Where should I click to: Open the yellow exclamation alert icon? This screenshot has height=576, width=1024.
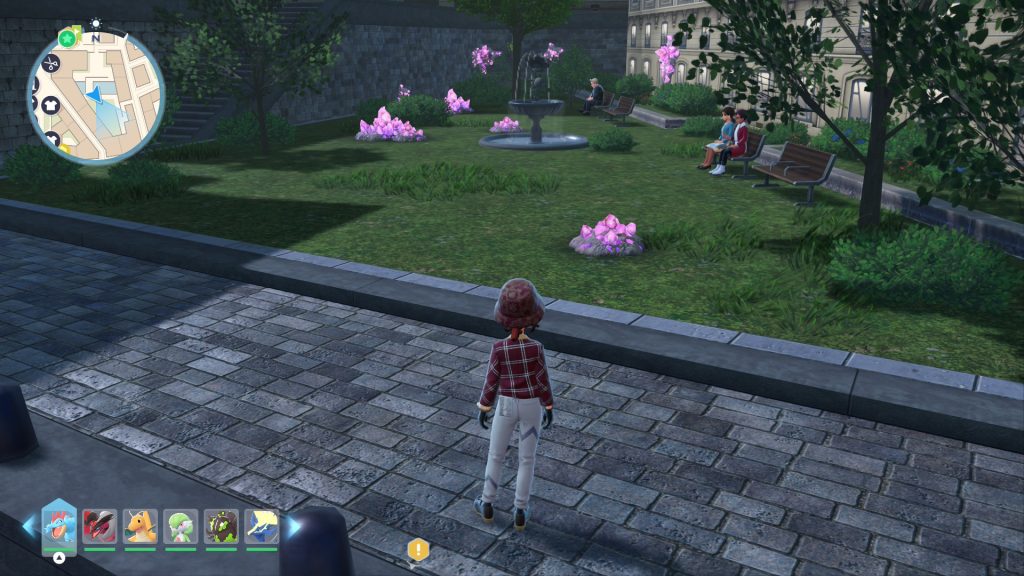(418, 549)
